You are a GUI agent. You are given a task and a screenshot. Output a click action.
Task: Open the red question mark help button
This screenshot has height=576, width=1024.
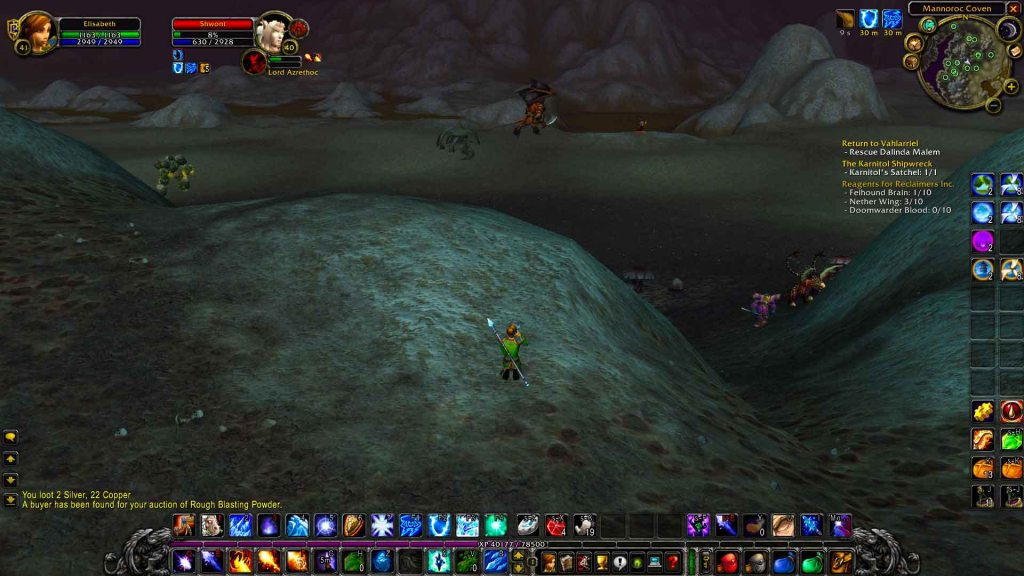click(673, 562)
